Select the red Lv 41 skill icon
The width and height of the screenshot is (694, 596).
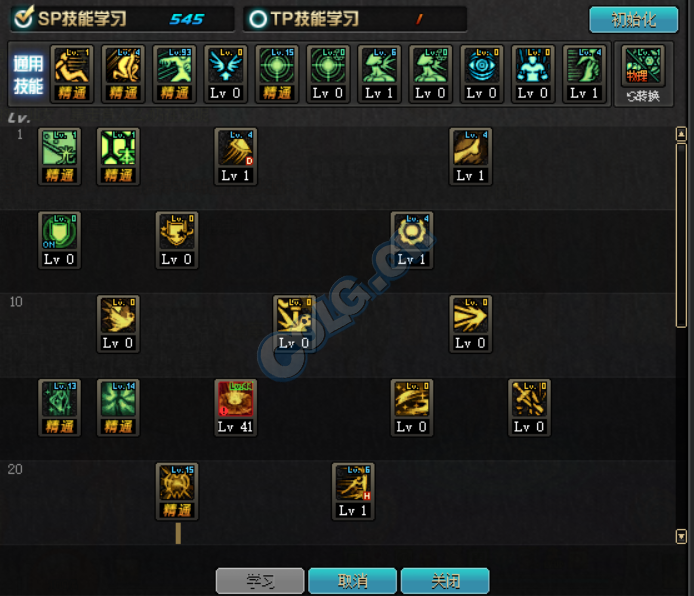click(235, 400)
